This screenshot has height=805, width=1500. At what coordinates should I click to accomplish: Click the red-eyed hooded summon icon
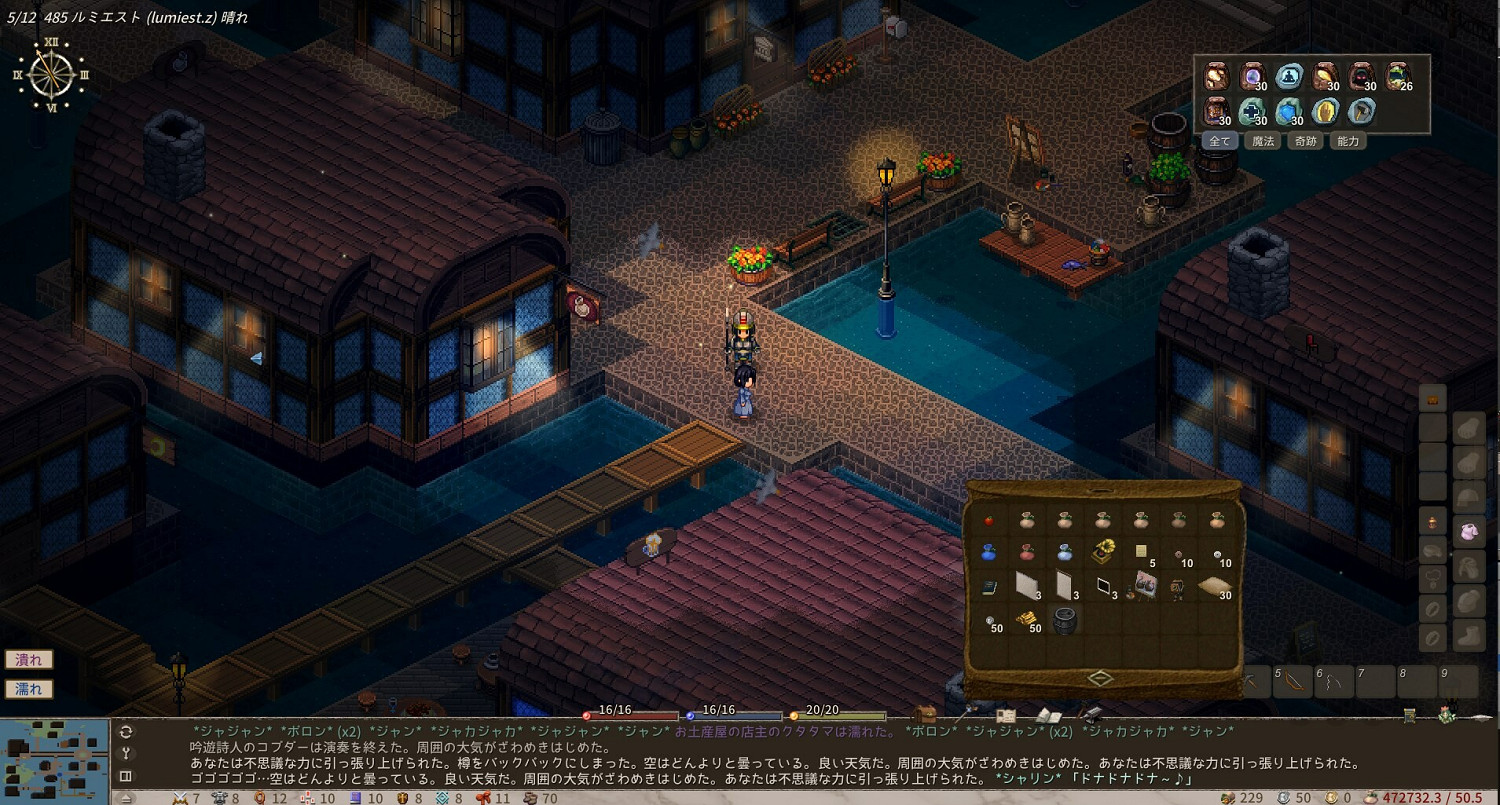click(1361, 77)
